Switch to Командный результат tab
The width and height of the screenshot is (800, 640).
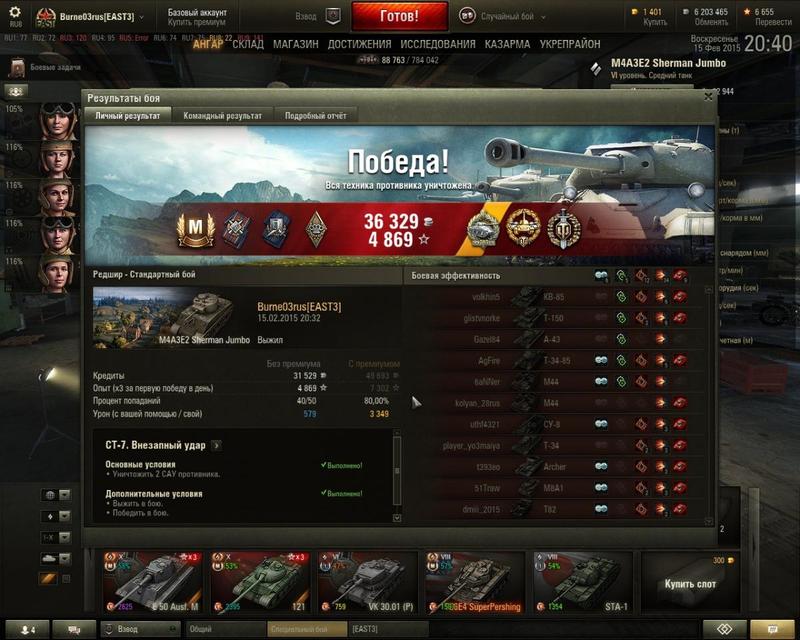223,116
